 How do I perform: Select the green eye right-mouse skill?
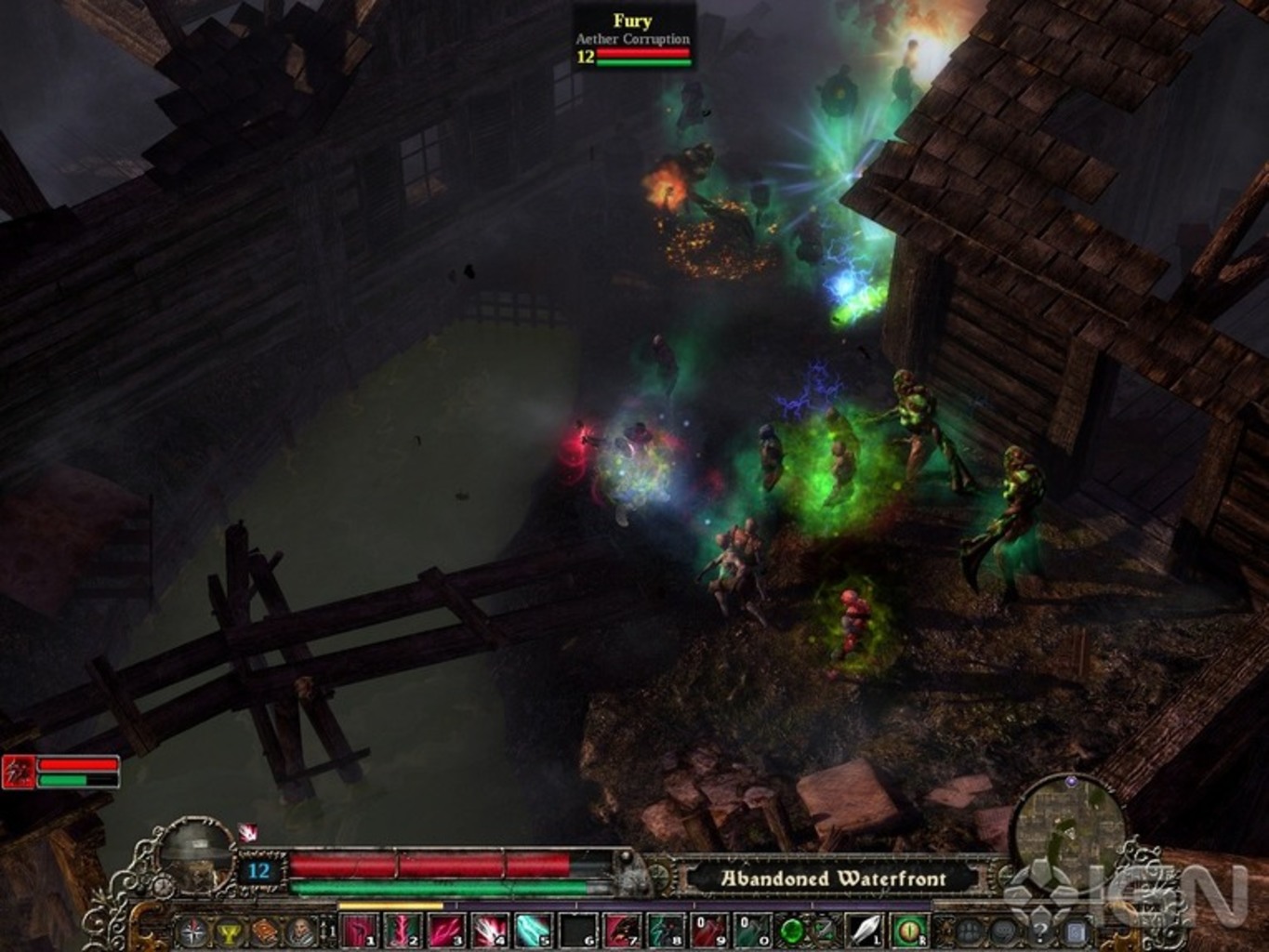tap(908, 931)
